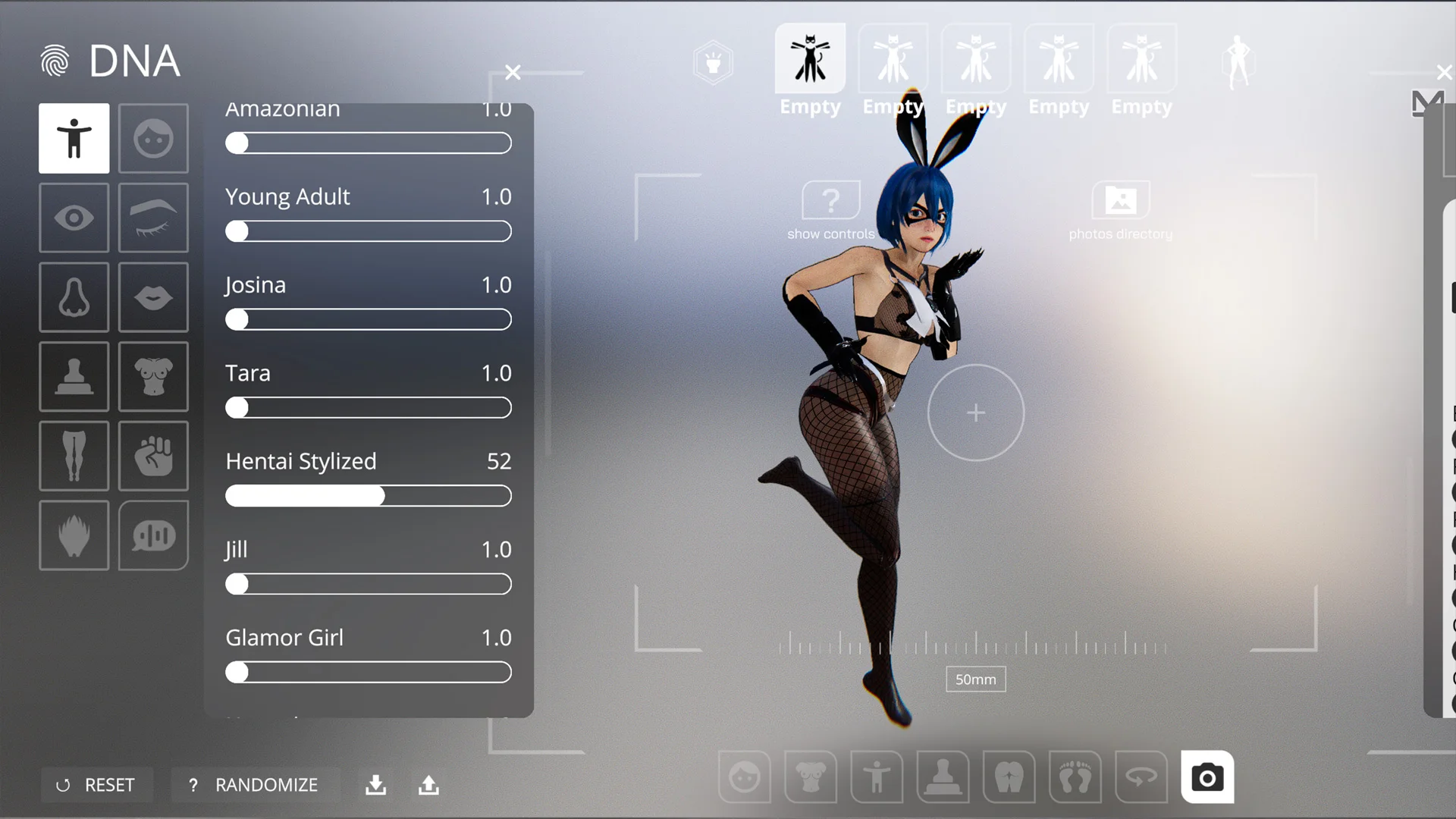This screenshot has width=1456, height=819.
Task: Reset the DNA settings
Action: (x=96, y=785)
